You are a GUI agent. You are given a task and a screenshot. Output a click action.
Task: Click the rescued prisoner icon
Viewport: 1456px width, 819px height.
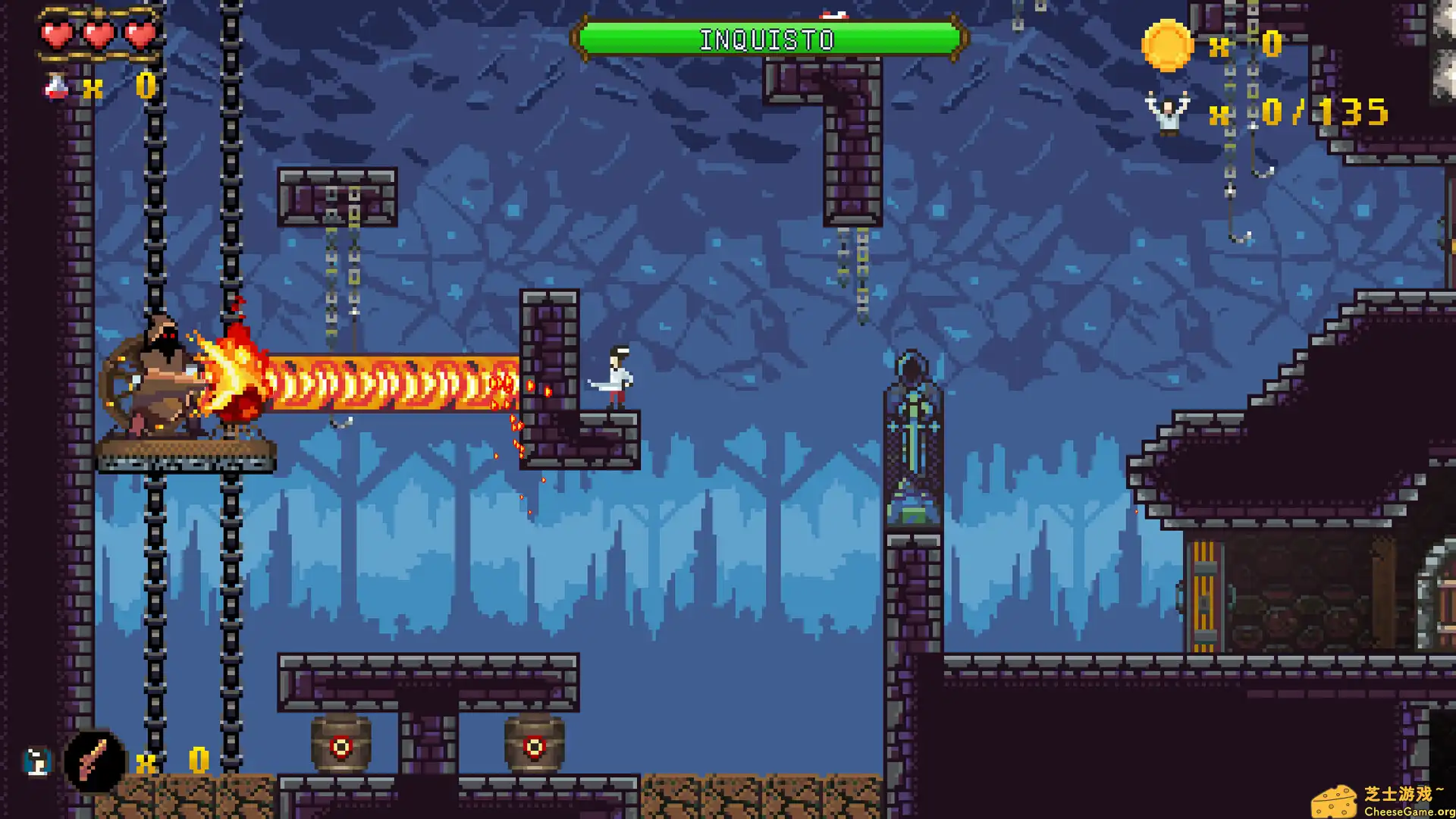pos(1167,112)
